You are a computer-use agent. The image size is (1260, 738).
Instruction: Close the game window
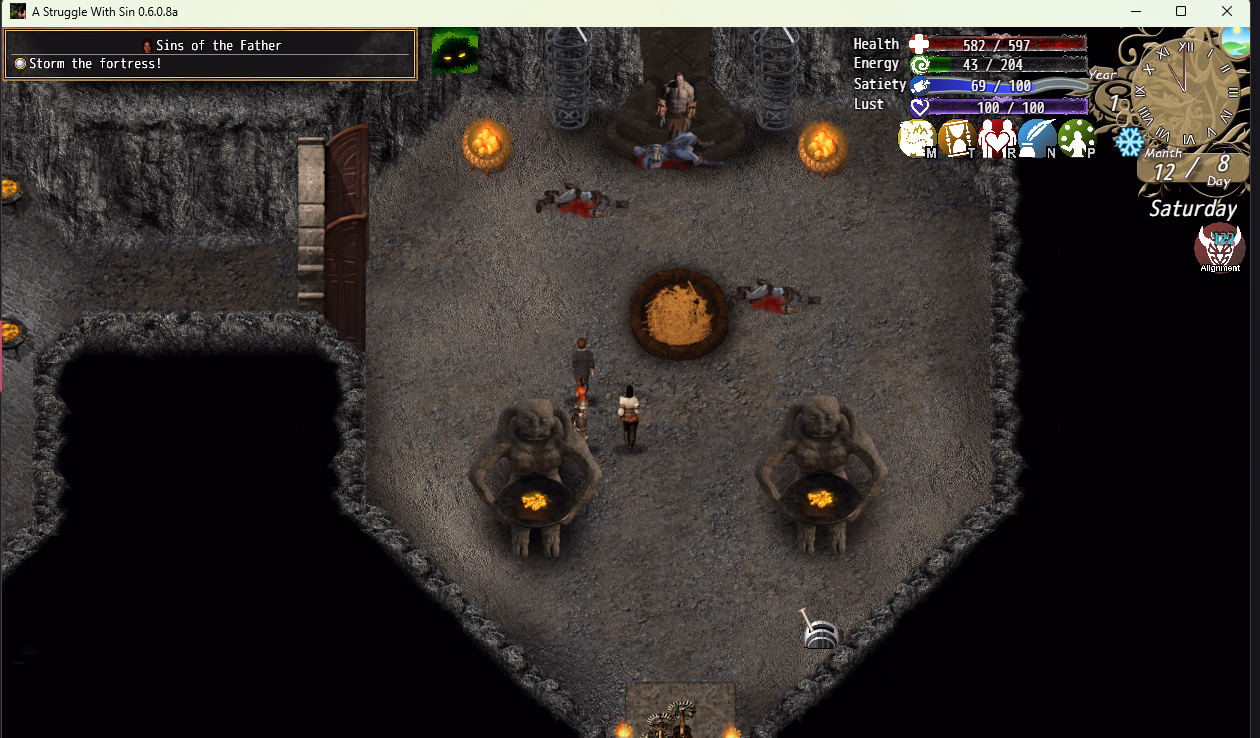pyautogui.click(x=1227, y=11)
